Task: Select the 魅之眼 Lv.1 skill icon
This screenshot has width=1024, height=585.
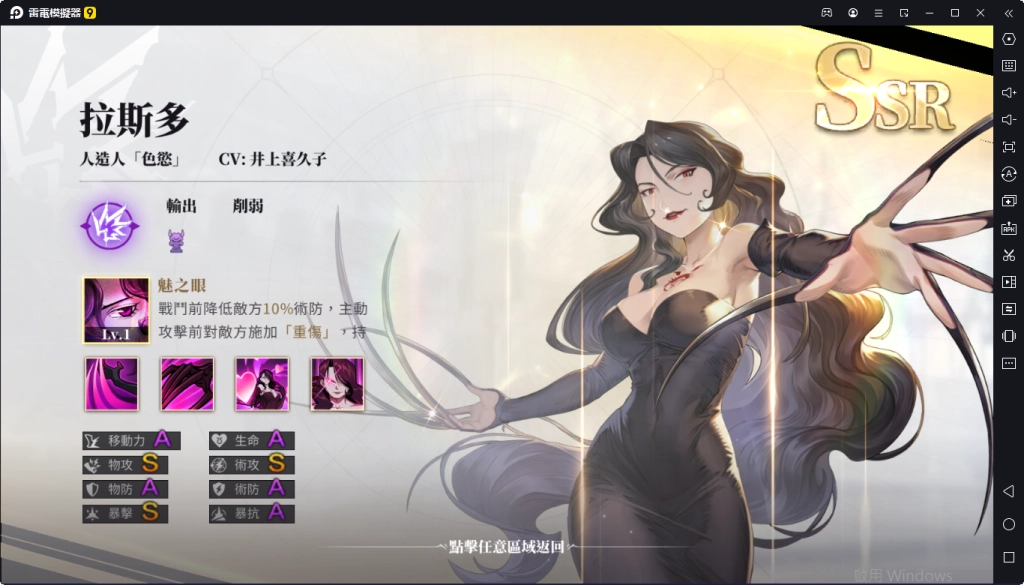Action: (x=116, y=310)
